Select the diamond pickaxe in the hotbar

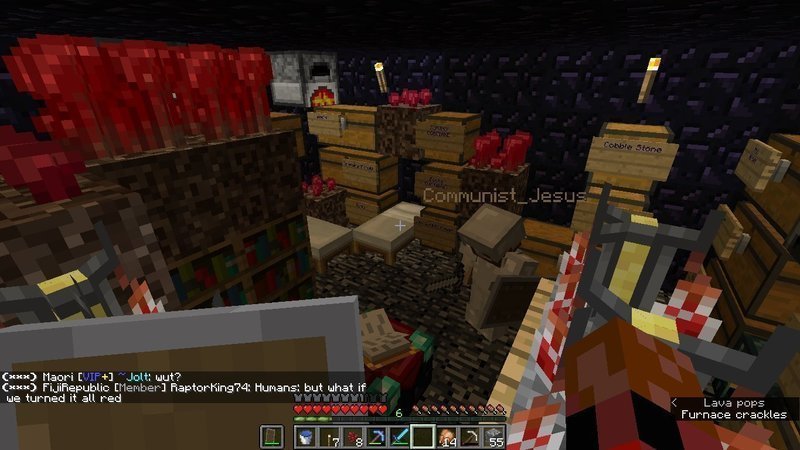(377, 436)
